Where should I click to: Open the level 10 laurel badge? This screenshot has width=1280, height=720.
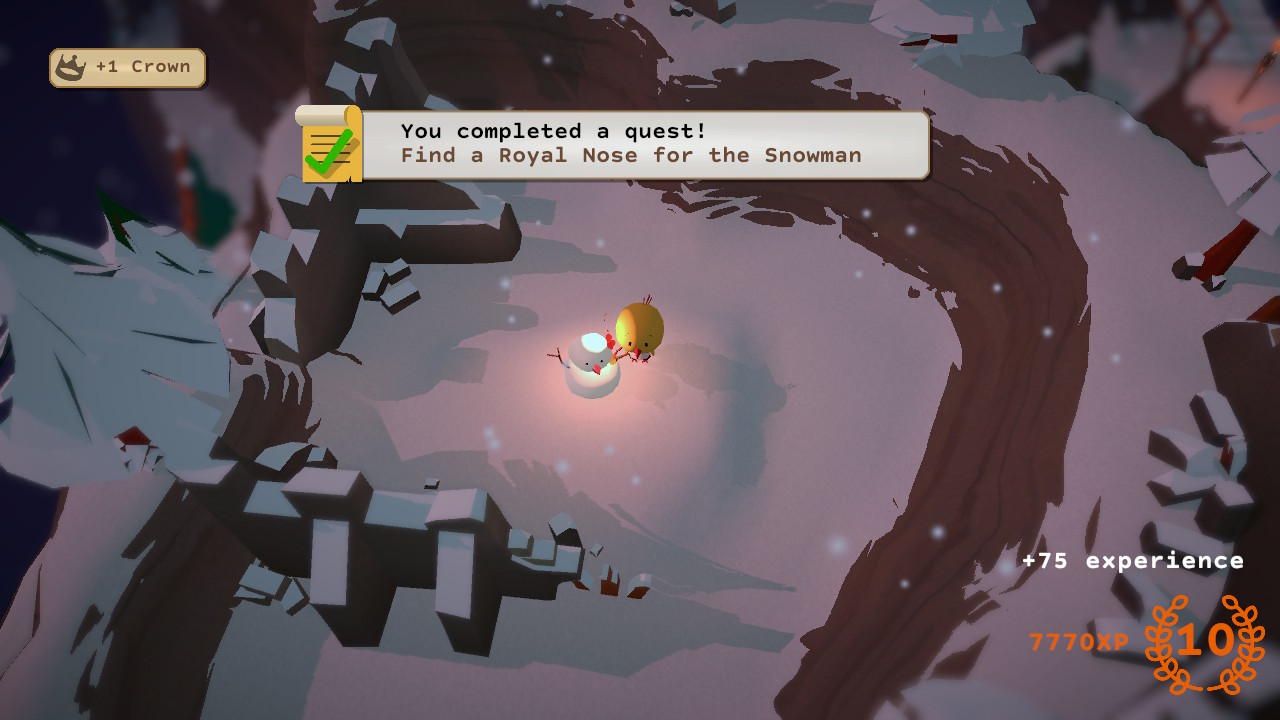pyautogui.click(x=1204, y=643)
